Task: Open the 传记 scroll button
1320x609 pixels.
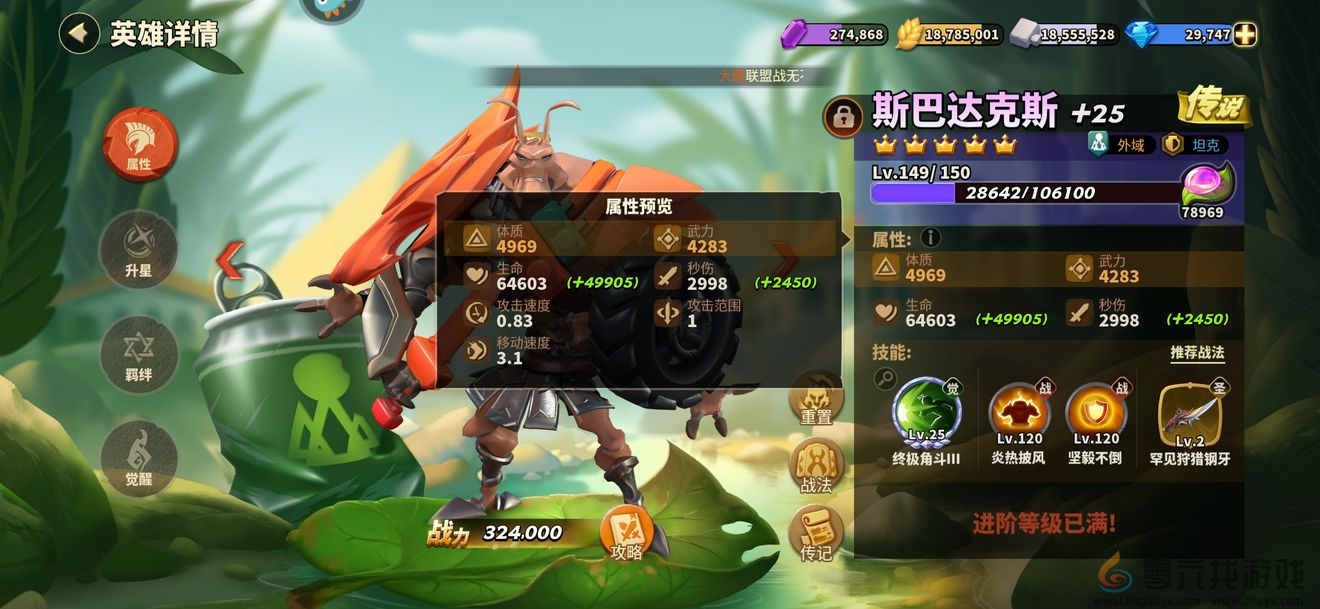Action: click(x=816, y=533)
